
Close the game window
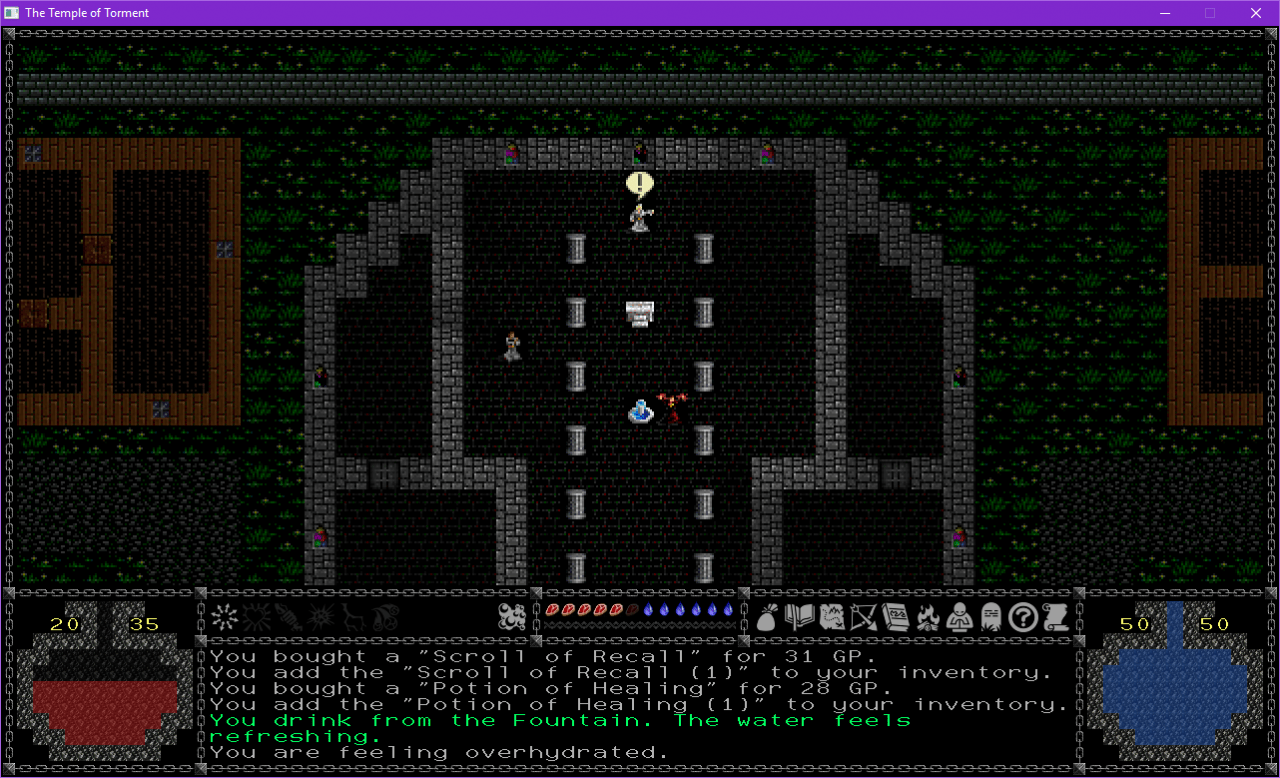[1256, 13]
